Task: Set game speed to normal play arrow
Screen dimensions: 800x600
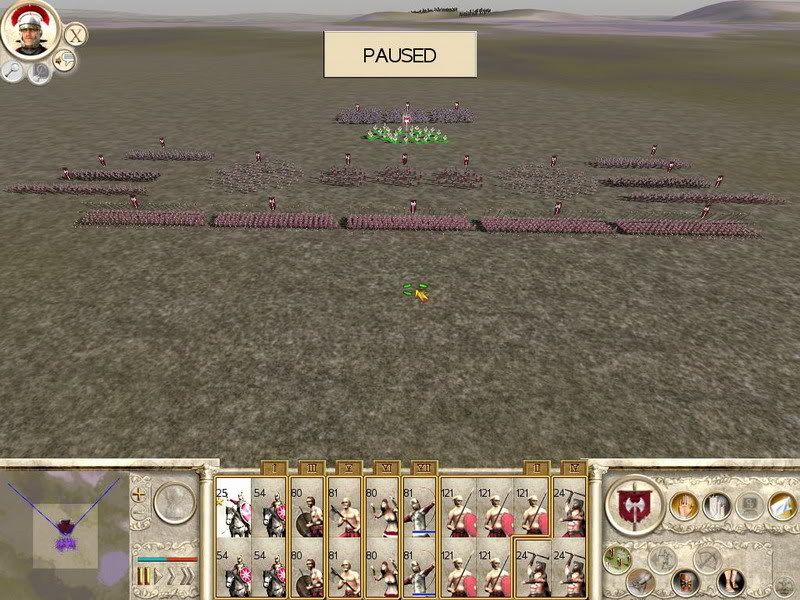Action: (157, 576)
